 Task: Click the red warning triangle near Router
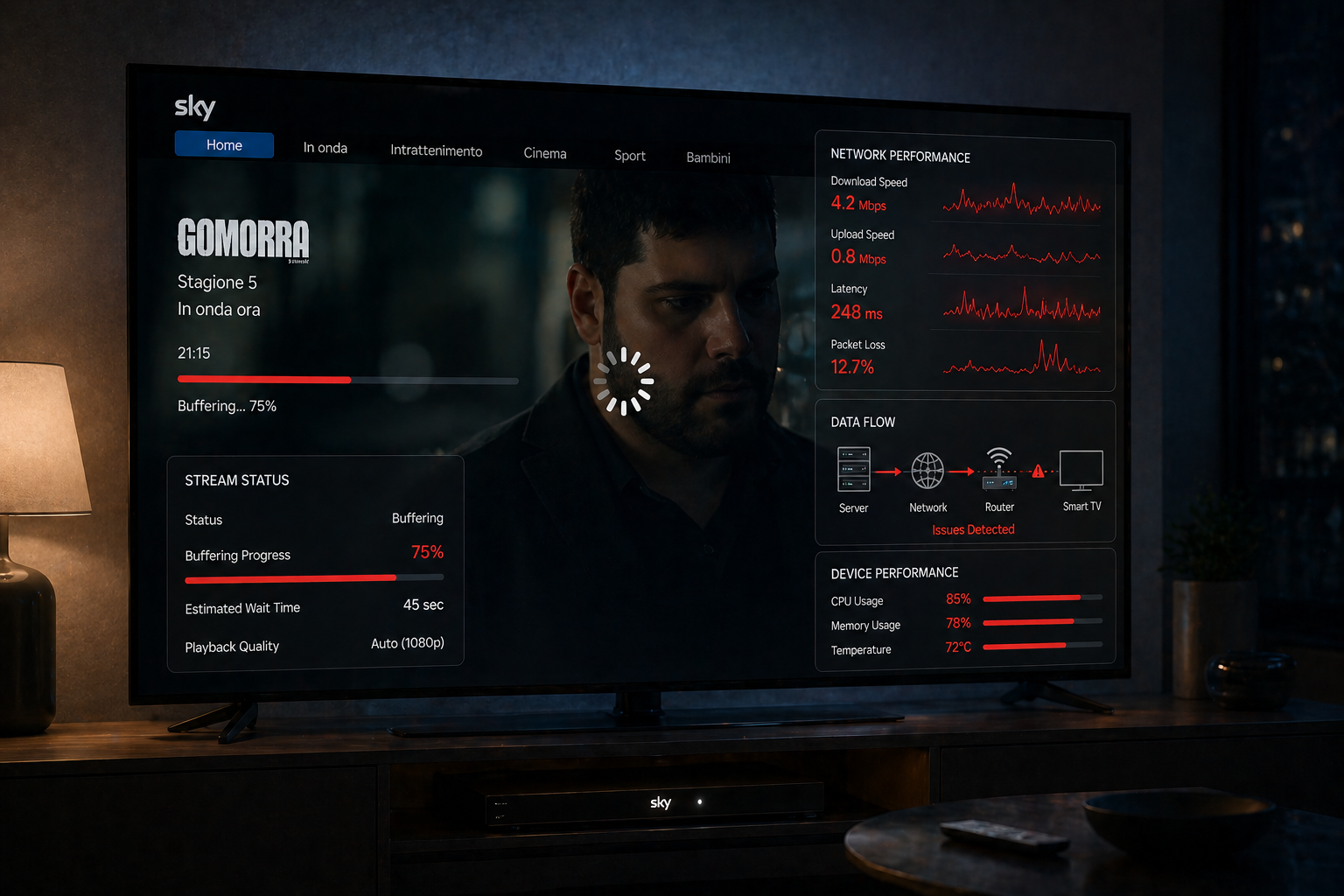(1038, 470)
